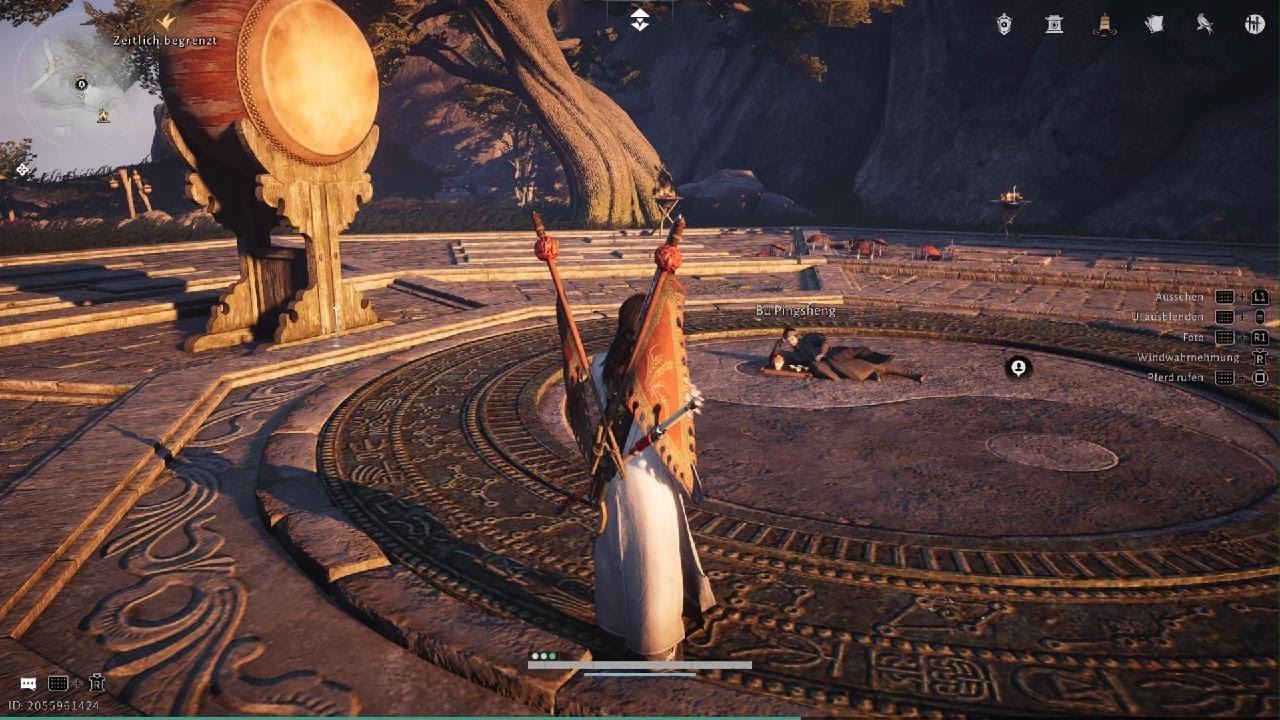Click the shield badge icon in top bar
Screen dimensions: 1280x720
coord(1004,24)
